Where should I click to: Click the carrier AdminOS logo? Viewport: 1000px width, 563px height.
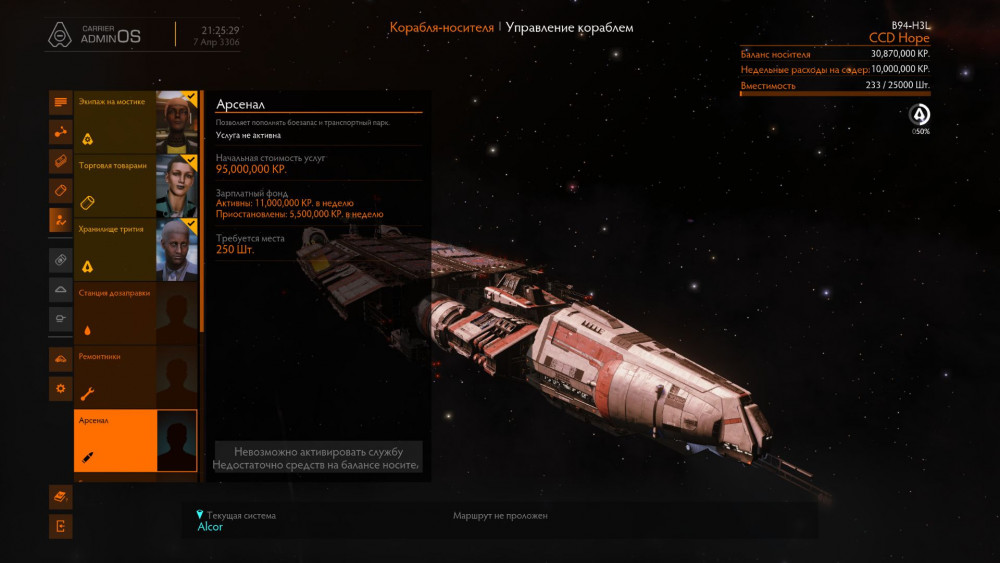coord(95,34)
